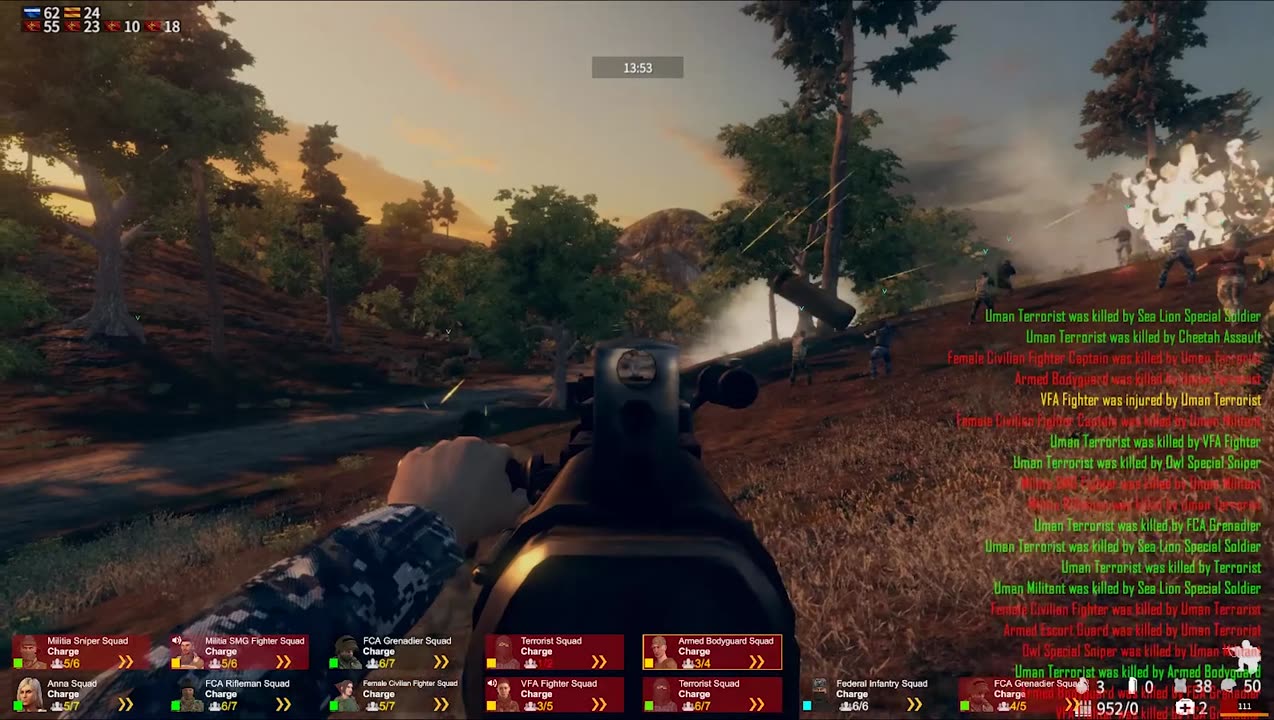Select the FCA Rifleman Squad card
This screenshot has width=1274, height=720.
(239, 694)
